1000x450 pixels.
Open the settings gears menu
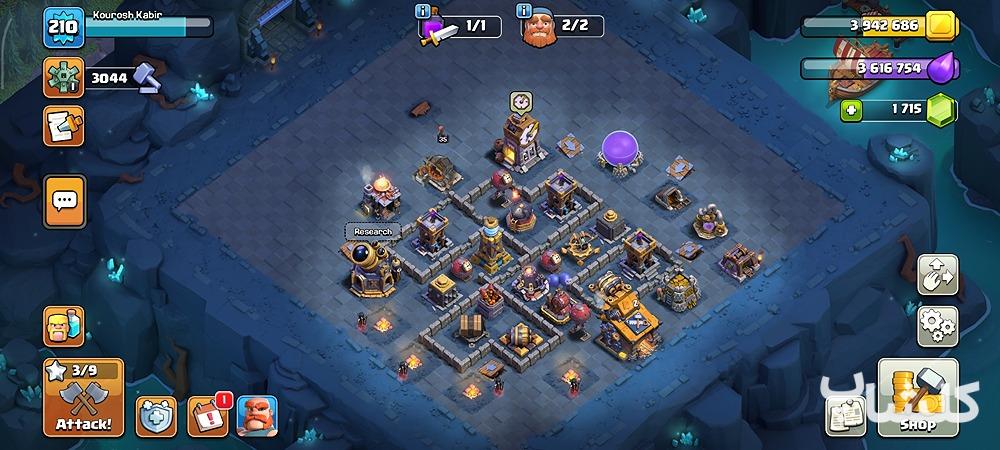click(x=938, y=326)
